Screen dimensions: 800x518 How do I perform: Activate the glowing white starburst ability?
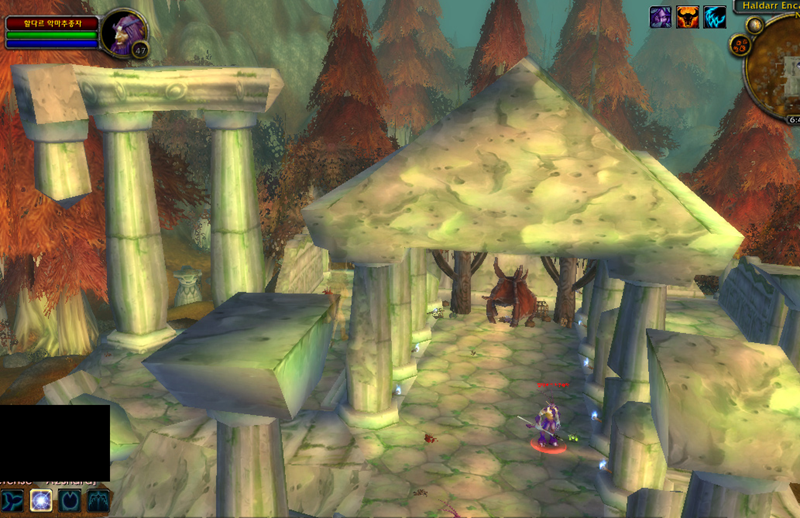click(41, 500)
